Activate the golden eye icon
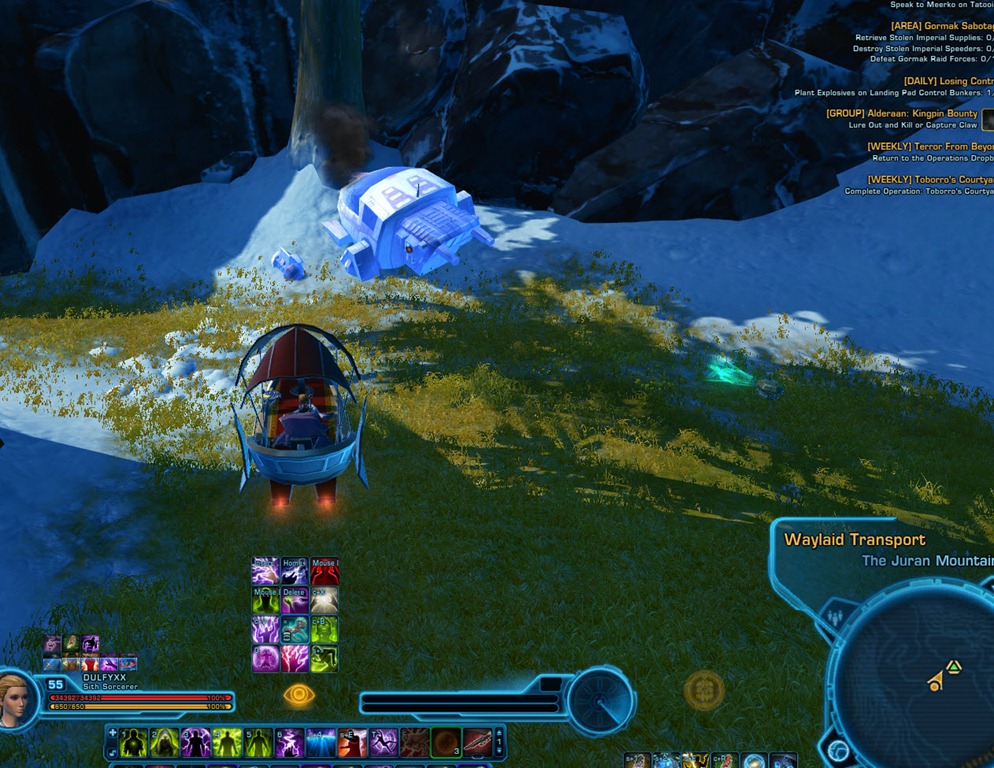Image resolution: width=994 pixels, height=768 pixels. point(297,693)
